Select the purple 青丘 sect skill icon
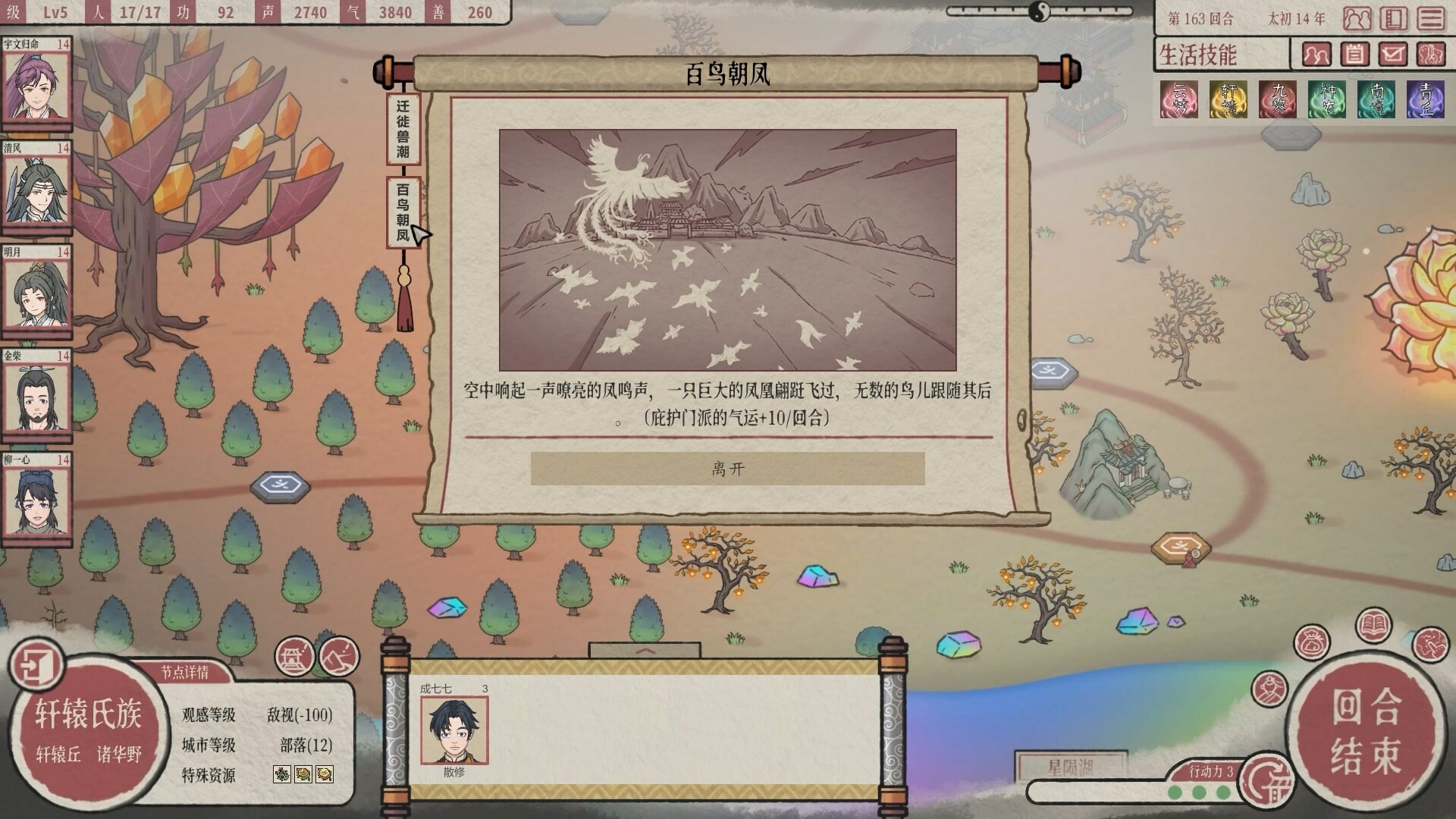The height and width of the screenshot is (819, 1456). tap(1426, 99)
